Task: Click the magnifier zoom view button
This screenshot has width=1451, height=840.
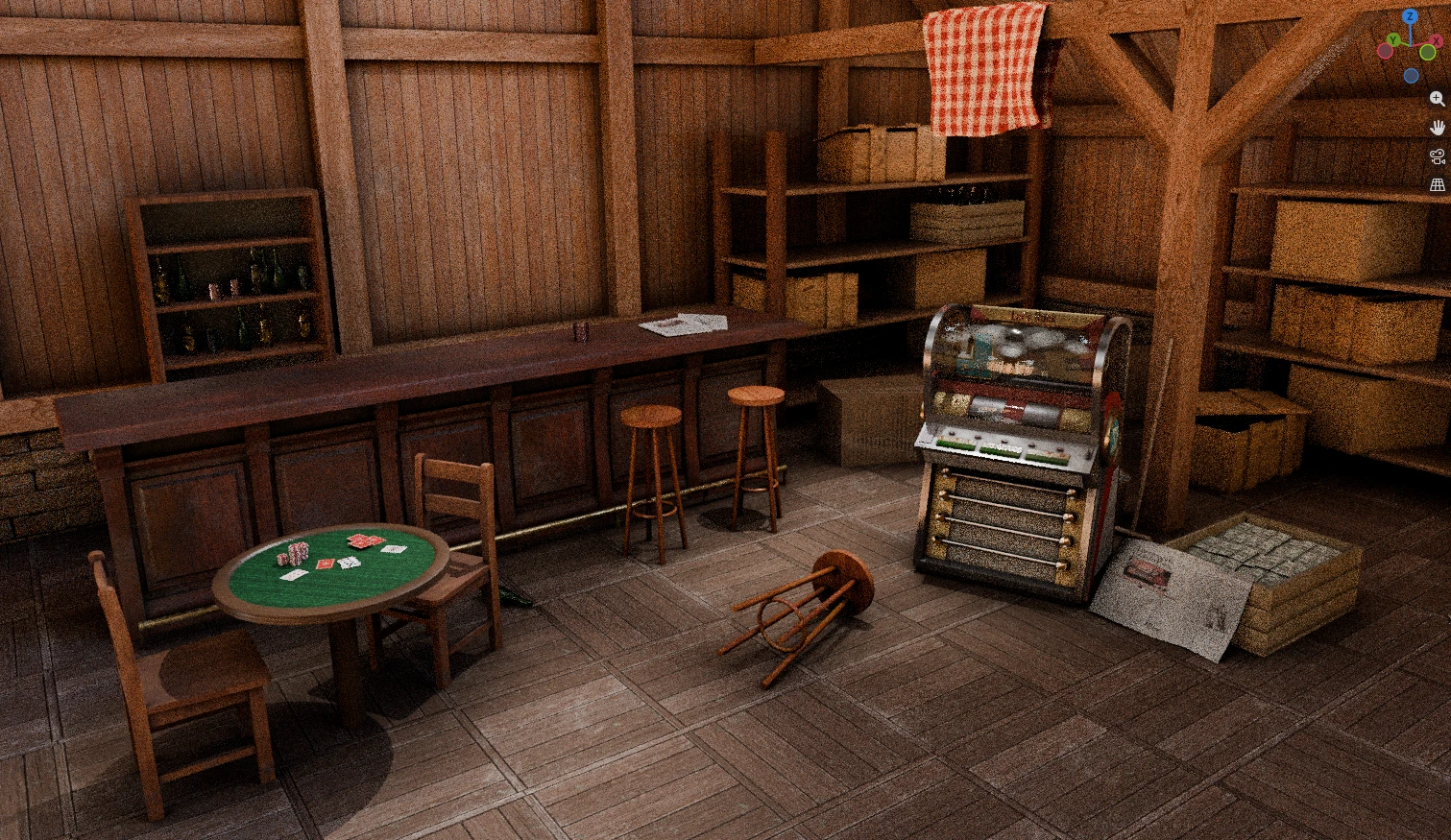Action: tap(1437, 99)
